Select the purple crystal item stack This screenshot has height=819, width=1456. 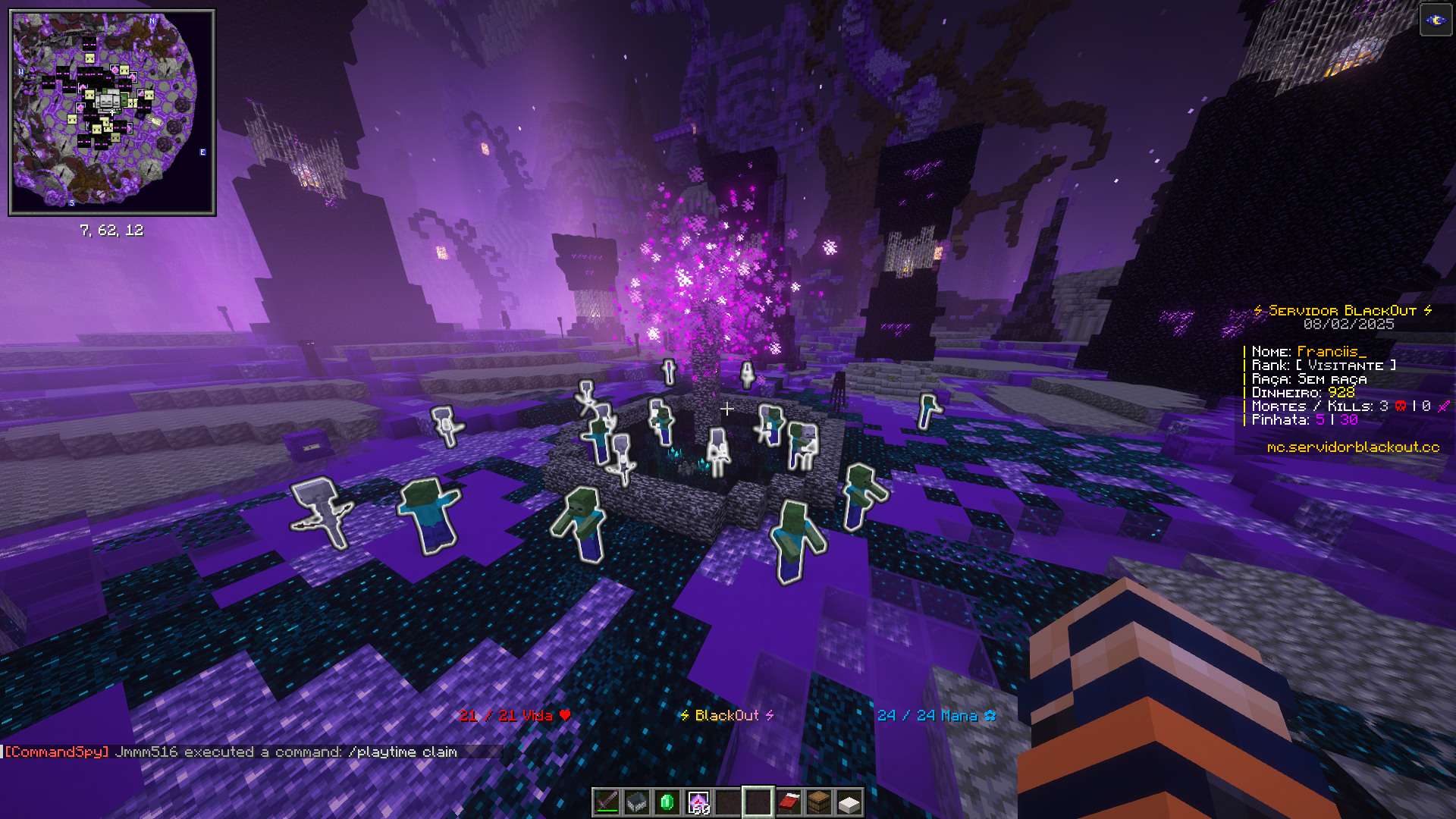pos(698,802)
